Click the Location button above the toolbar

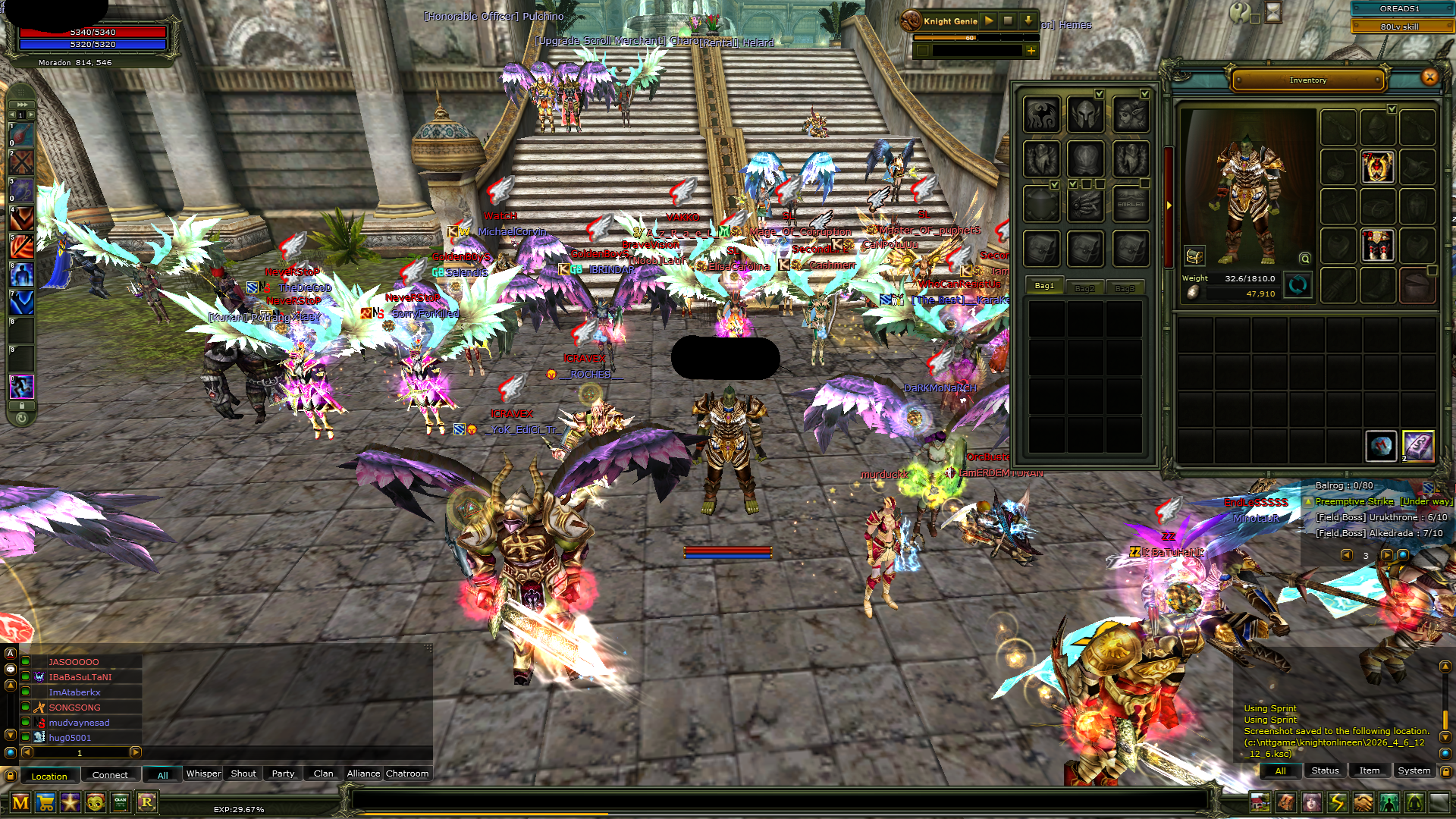tap(49, 776)
